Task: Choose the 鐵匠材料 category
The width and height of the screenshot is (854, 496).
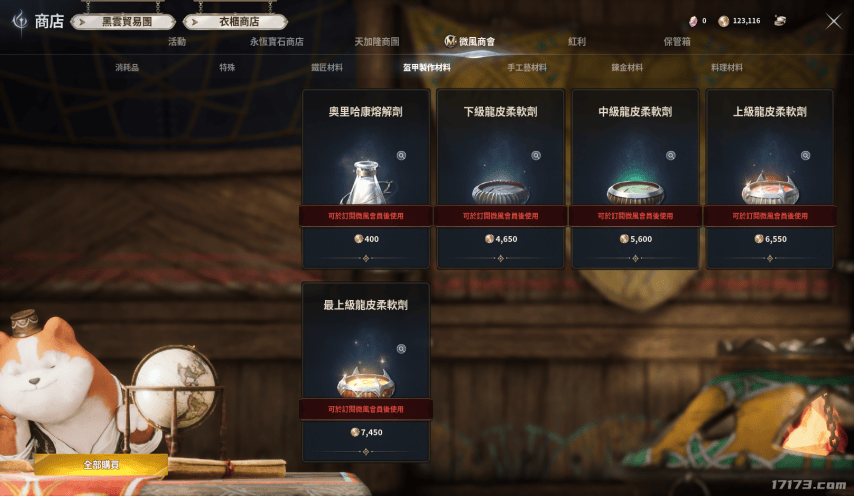Action: click(327, 67)
